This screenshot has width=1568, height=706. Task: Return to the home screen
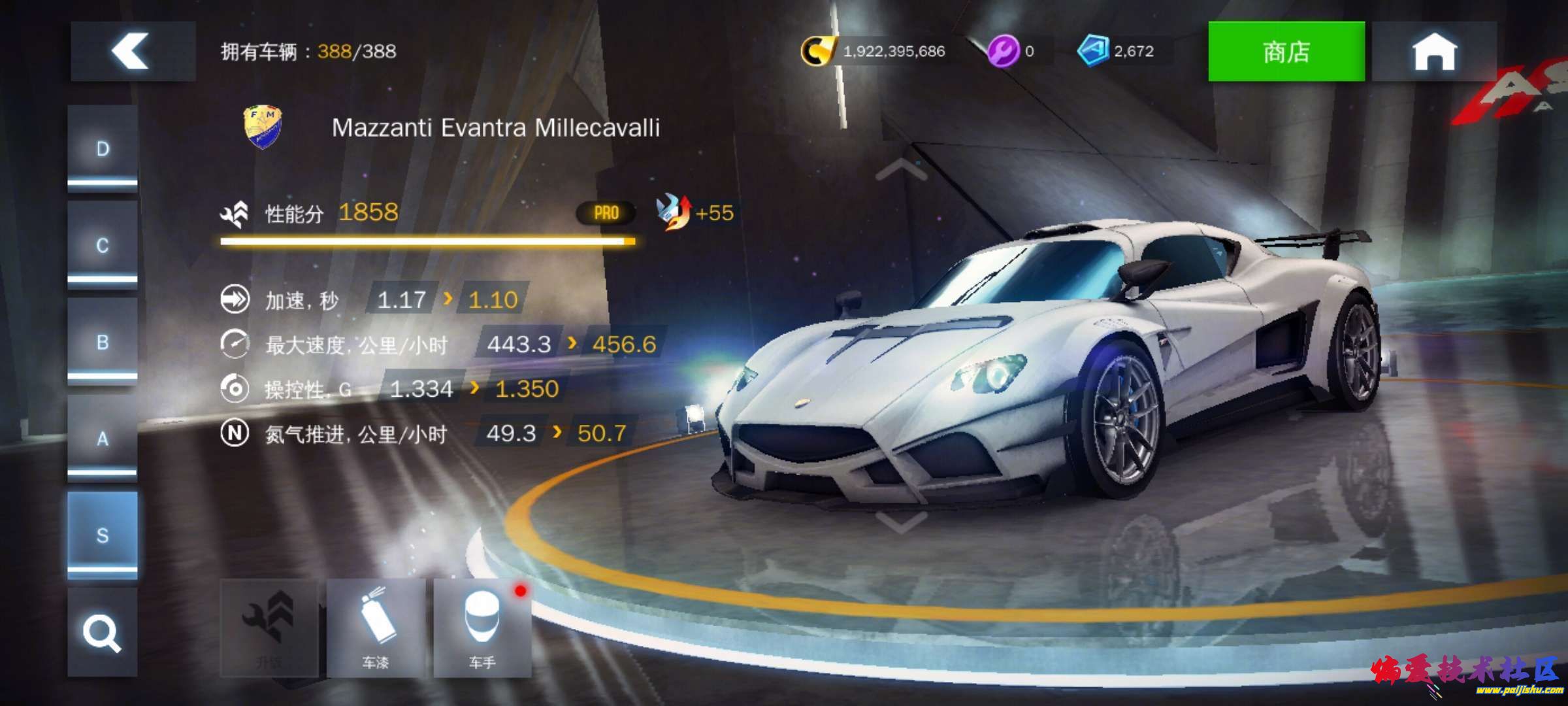[x=1434, y=51]
